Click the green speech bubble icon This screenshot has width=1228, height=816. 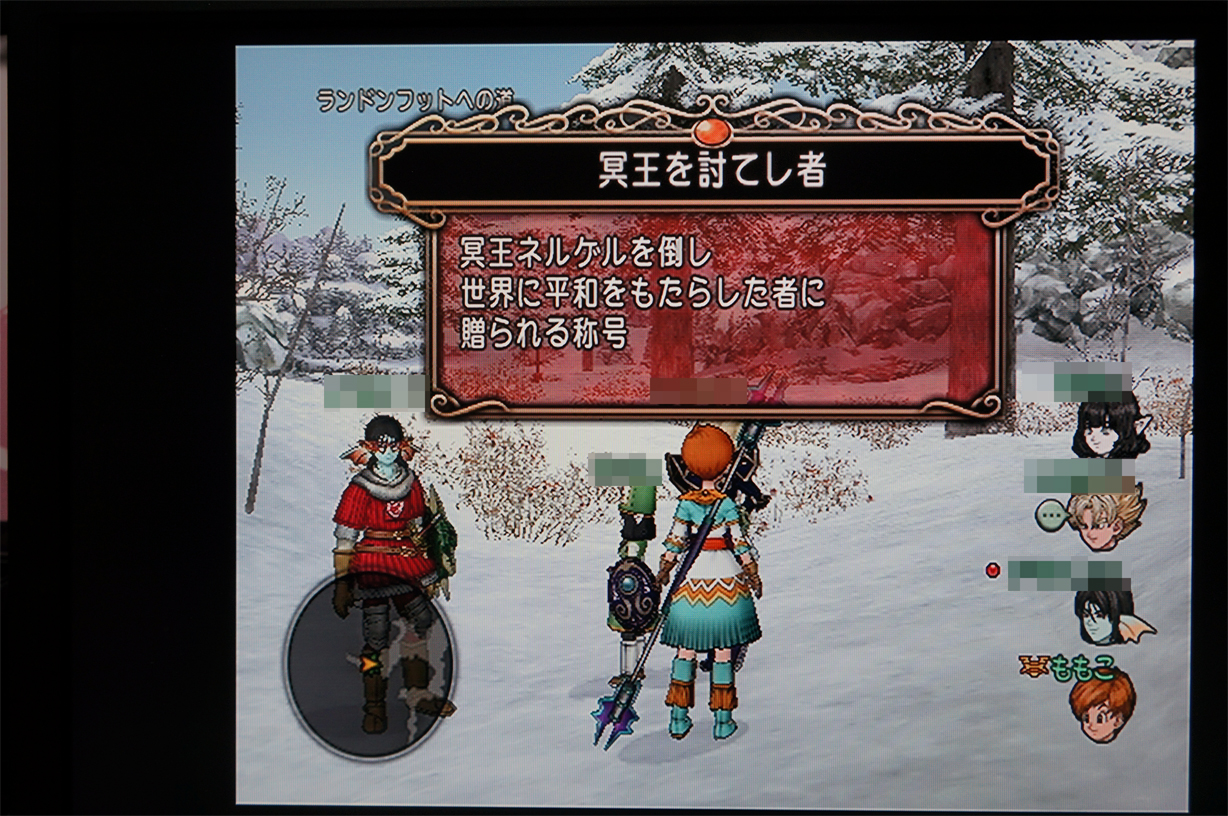1052,515
